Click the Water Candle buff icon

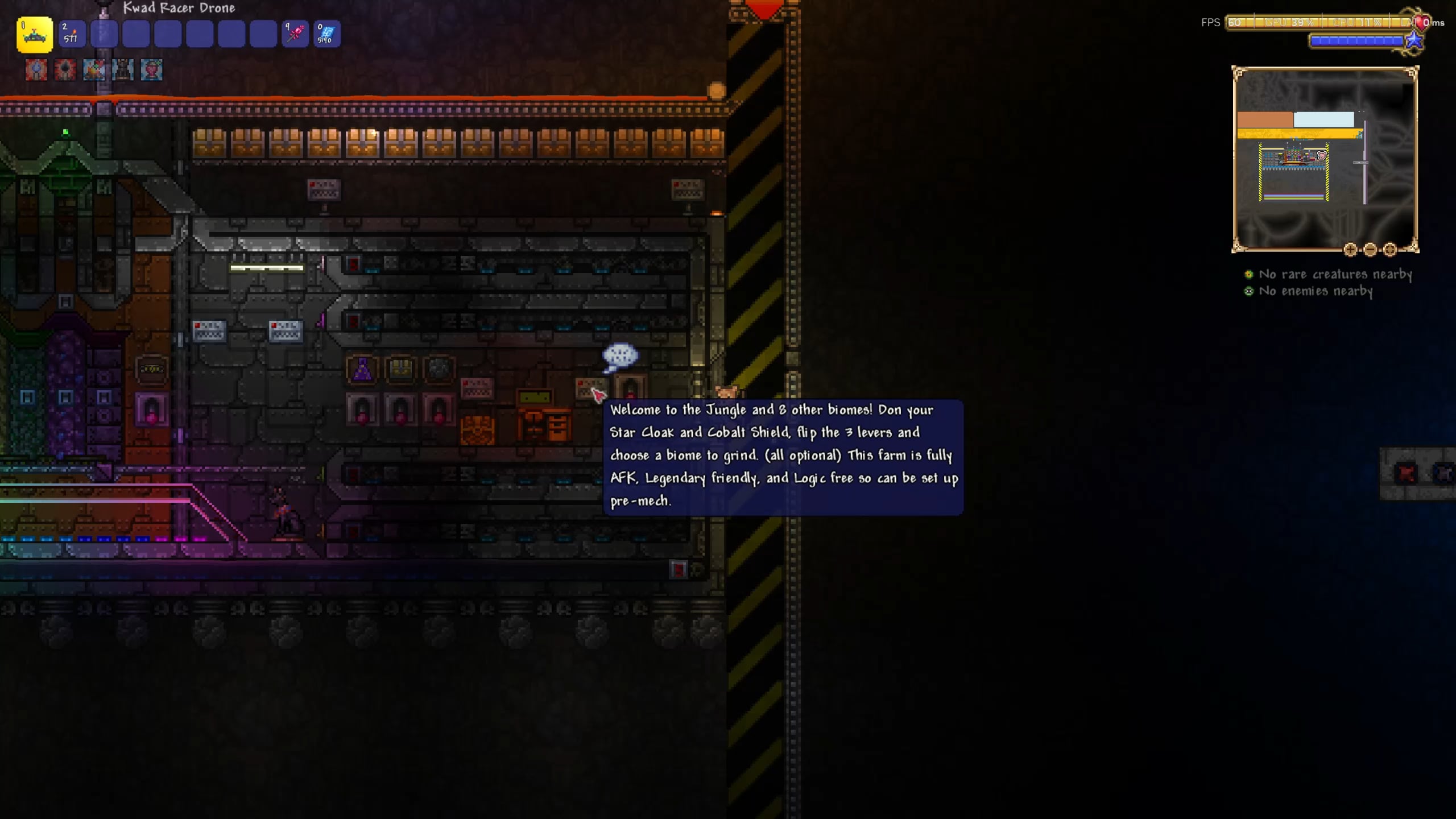pyautogui.click(x=36, y=70)
